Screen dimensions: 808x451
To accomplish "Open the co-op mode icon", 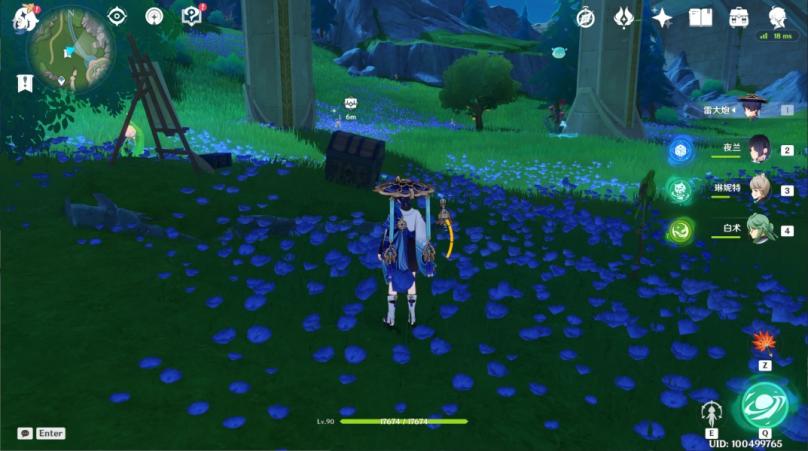I will click(x=154, y=16).
